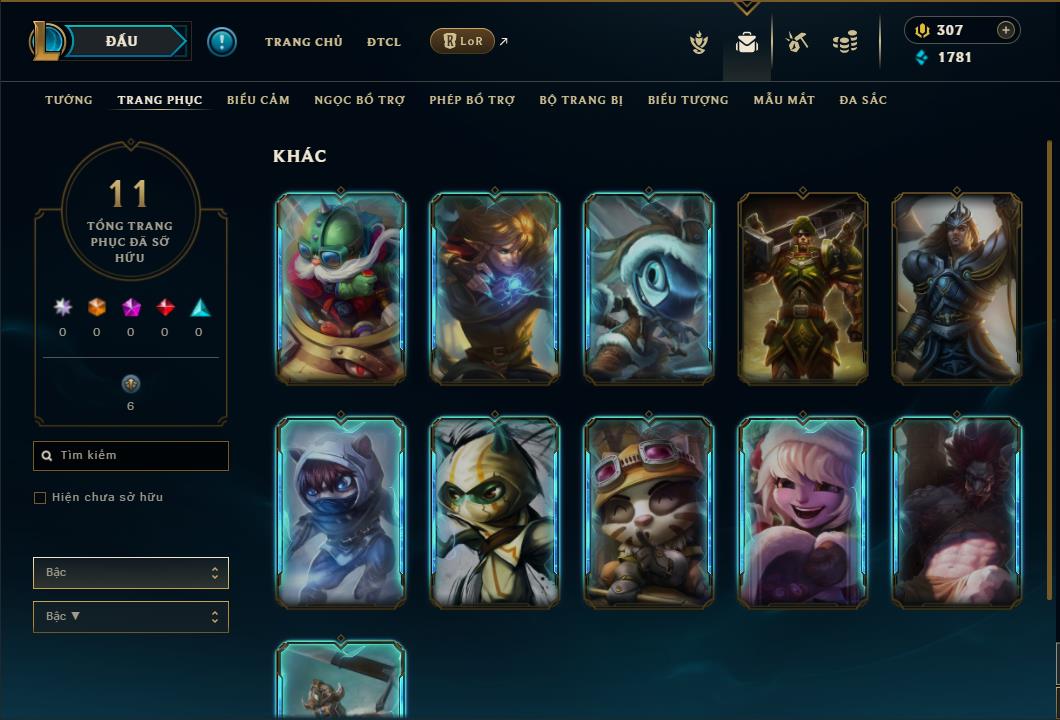Choose the Teemo goggles skin card
The width and height of the screenshot is (1060, 720).
[x=649, y=512]
